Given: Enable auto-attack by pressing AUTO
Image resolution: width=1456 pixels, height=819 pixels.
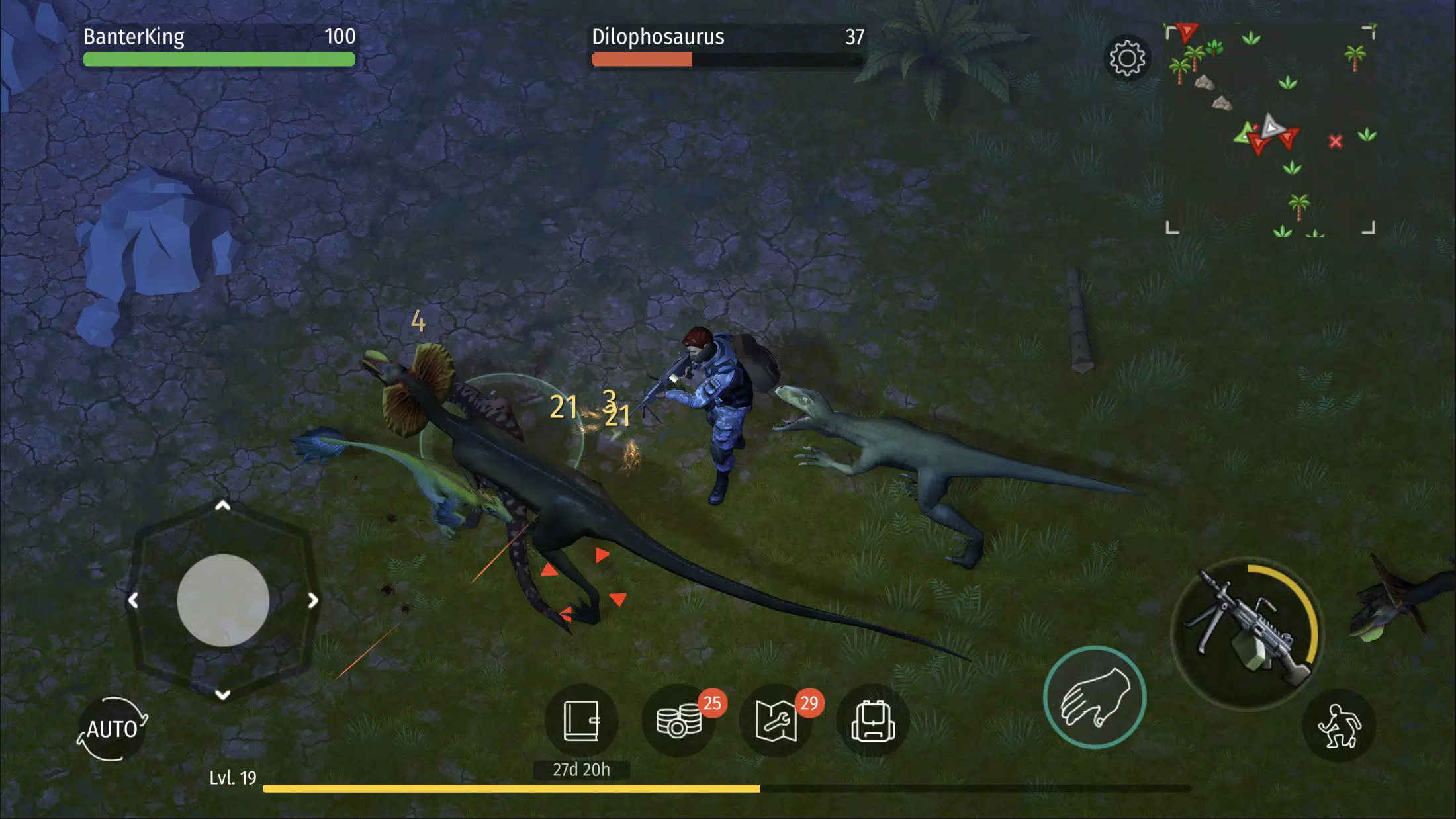Looking at the screenshot, I should pyautogui.click(x=113, y=728).
